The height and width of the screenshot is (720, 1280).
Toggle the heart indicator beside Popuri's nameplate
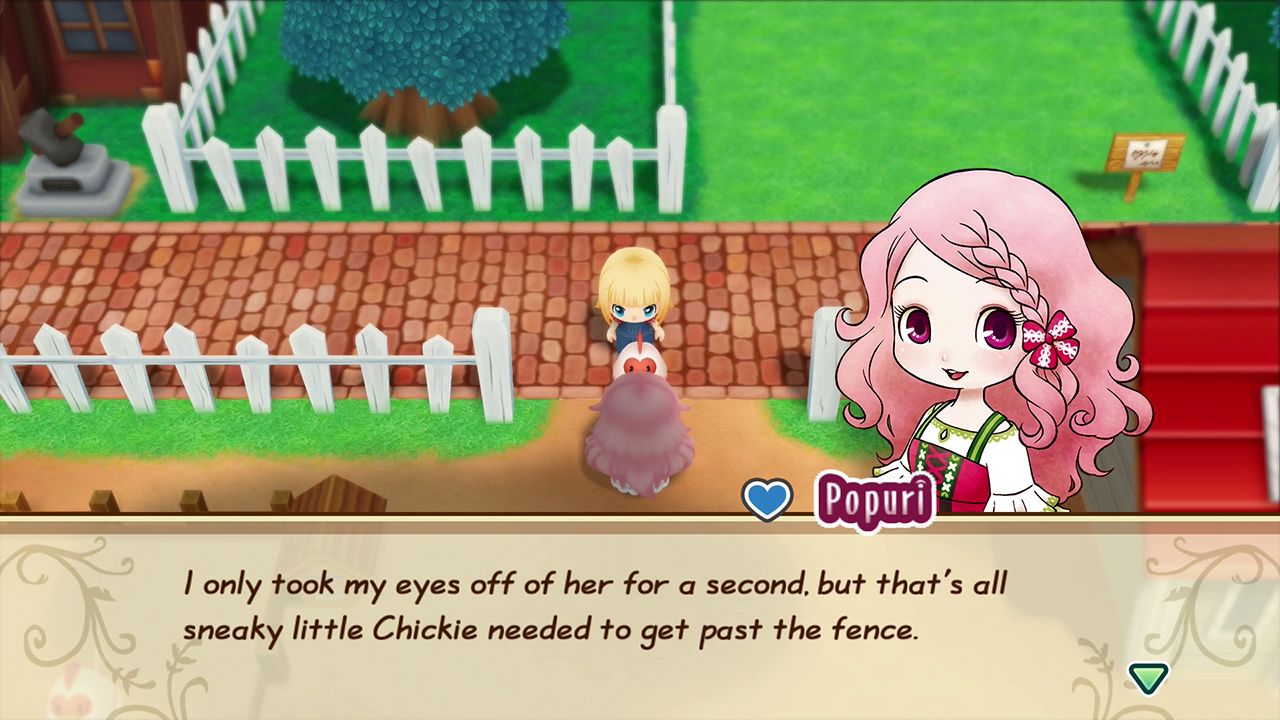(768, 499)
